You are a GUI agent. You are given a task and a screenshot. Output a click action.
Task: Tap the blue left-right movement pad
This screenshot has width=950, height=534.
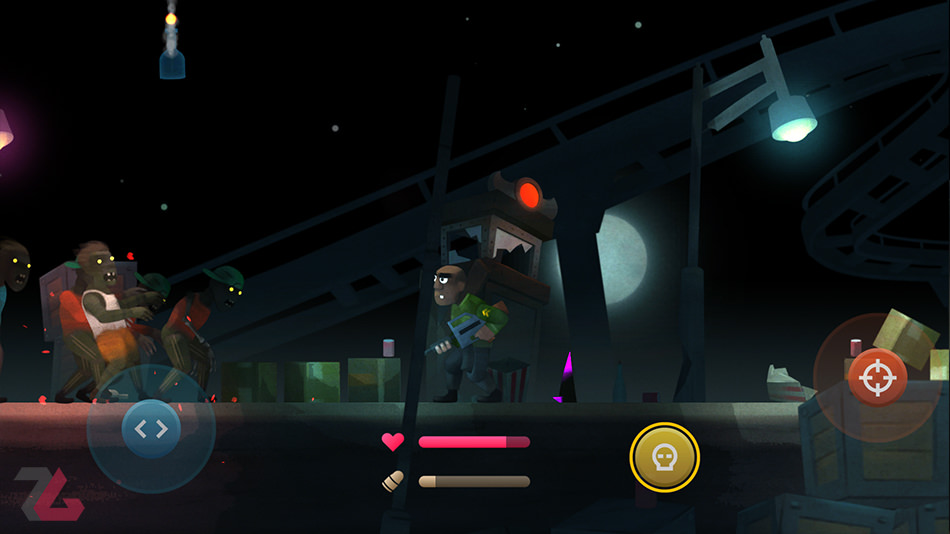[x=151, y=429]
